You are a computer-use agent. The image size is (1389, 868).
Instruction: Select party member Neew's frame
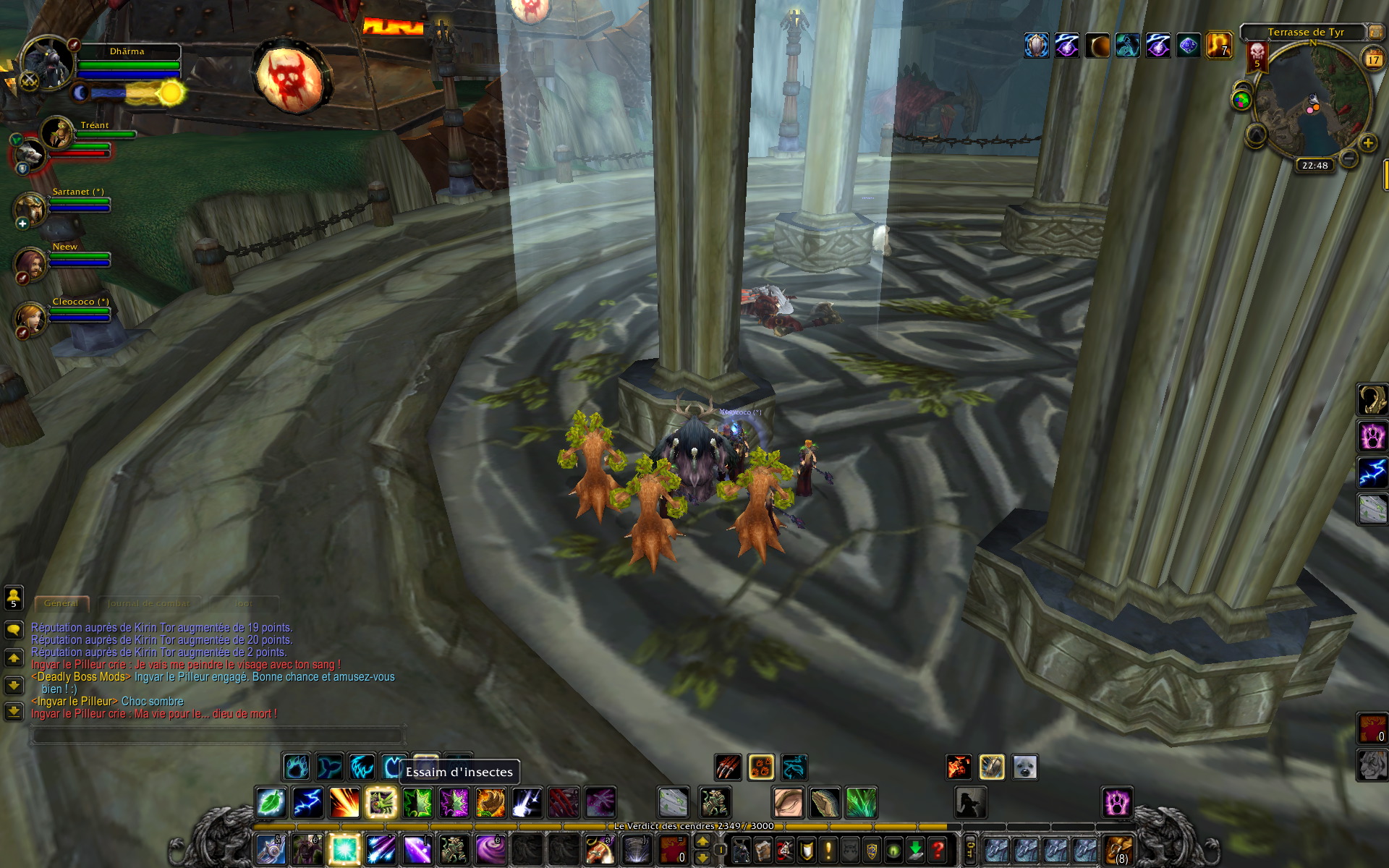32,263
